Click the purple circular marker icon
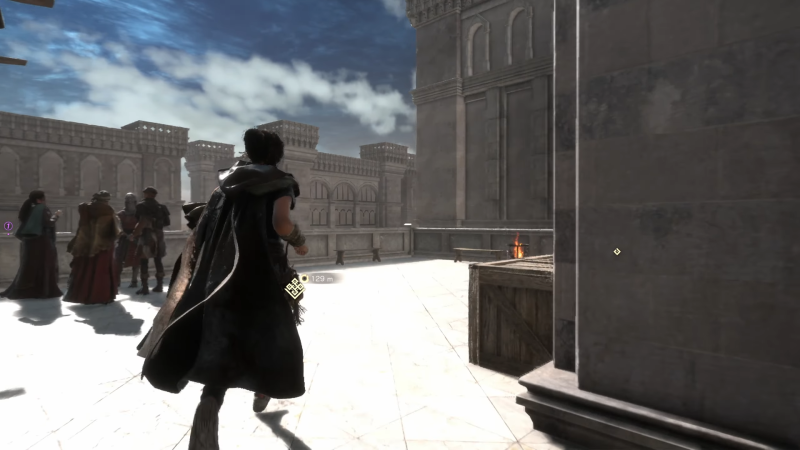Screen dimensions: 800x450 click(x=8, y=227)
